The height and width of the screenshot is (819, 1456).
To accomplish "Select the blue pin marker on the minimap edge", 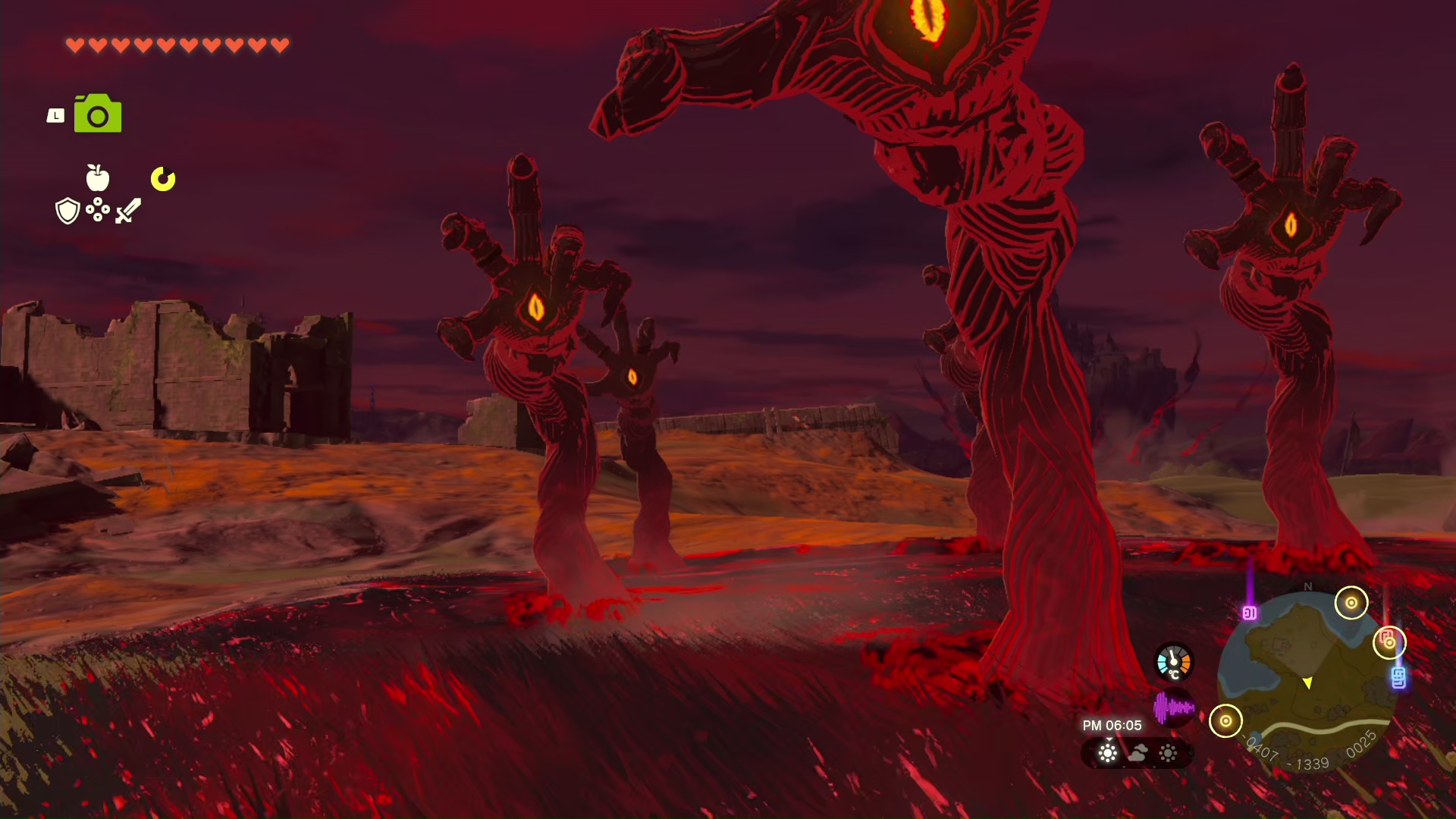I will [1398, 677].
